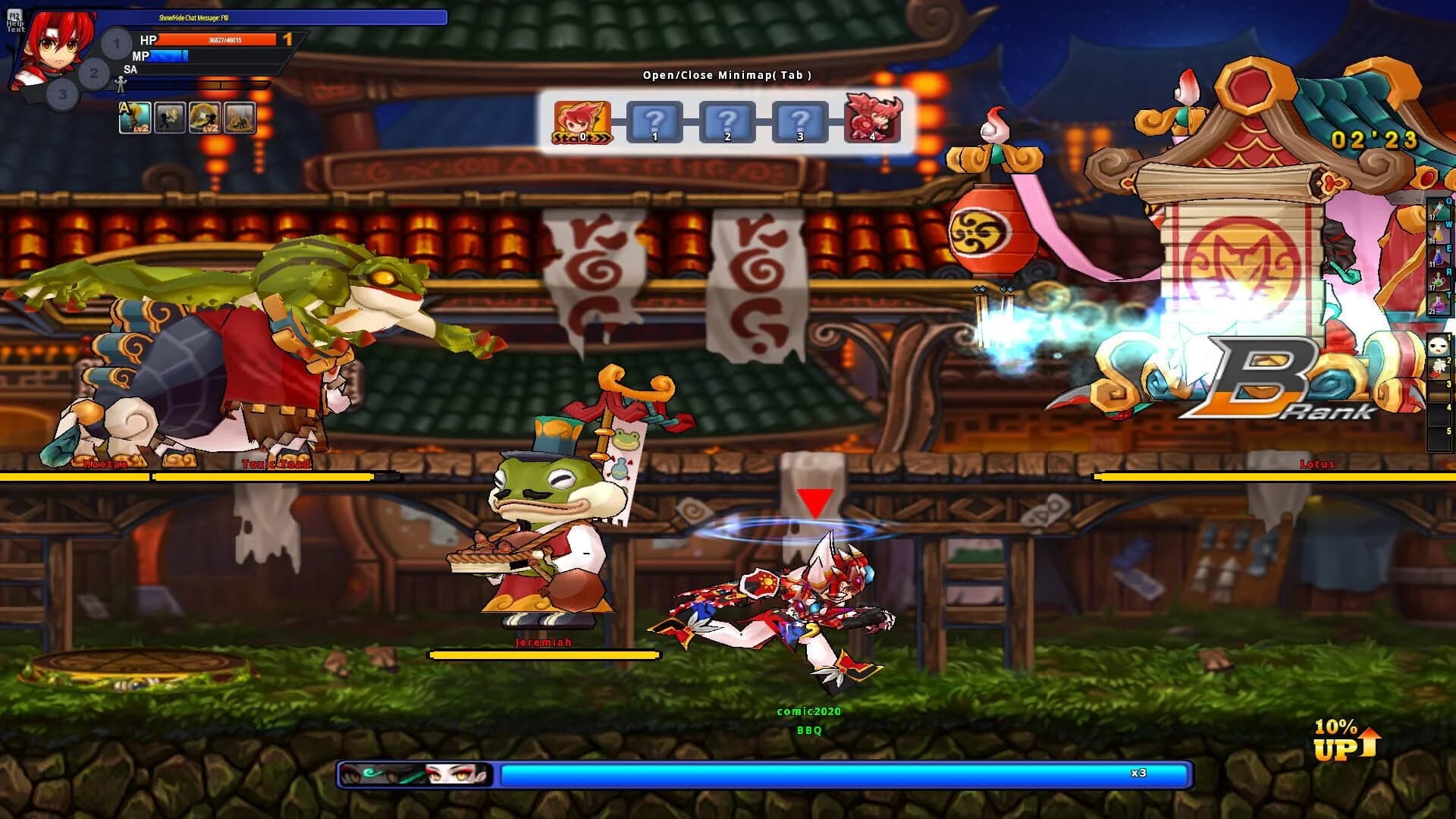Click the purple potion bound to T
The width and height of the screenshot is (1456, 819).
[x=1438, y=303]
